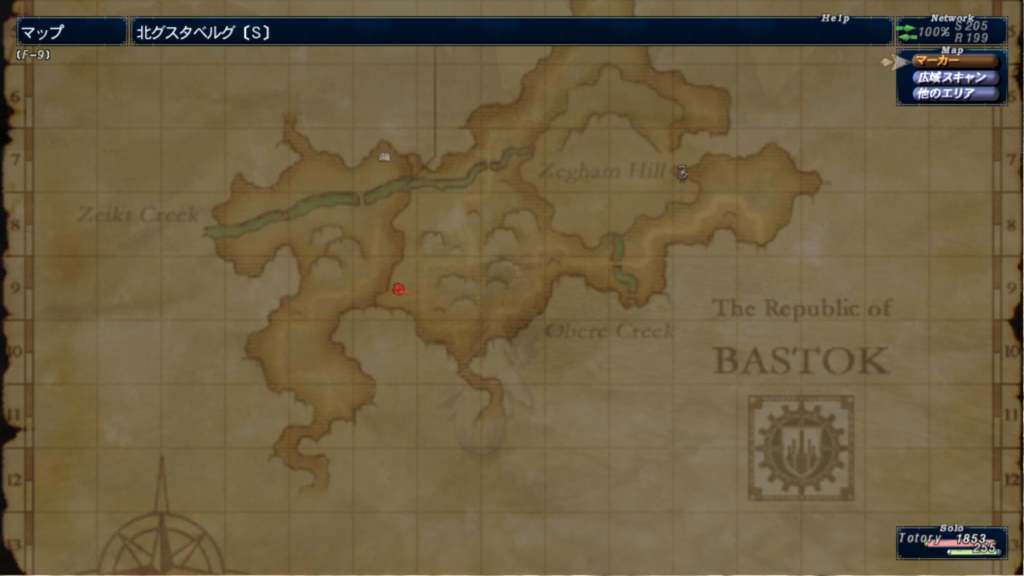The image size is (1024, 576).
Task: Click the マップ title panel
Action: point(70,32)
